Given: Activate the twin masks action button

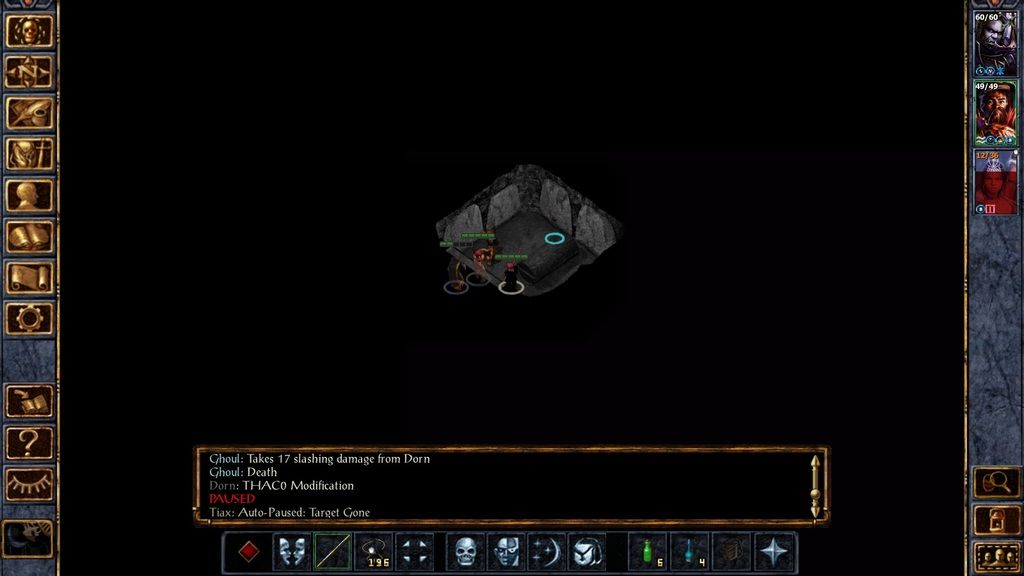Looking at the screenshot, I should pyautogui.click(x=291, y=551).
